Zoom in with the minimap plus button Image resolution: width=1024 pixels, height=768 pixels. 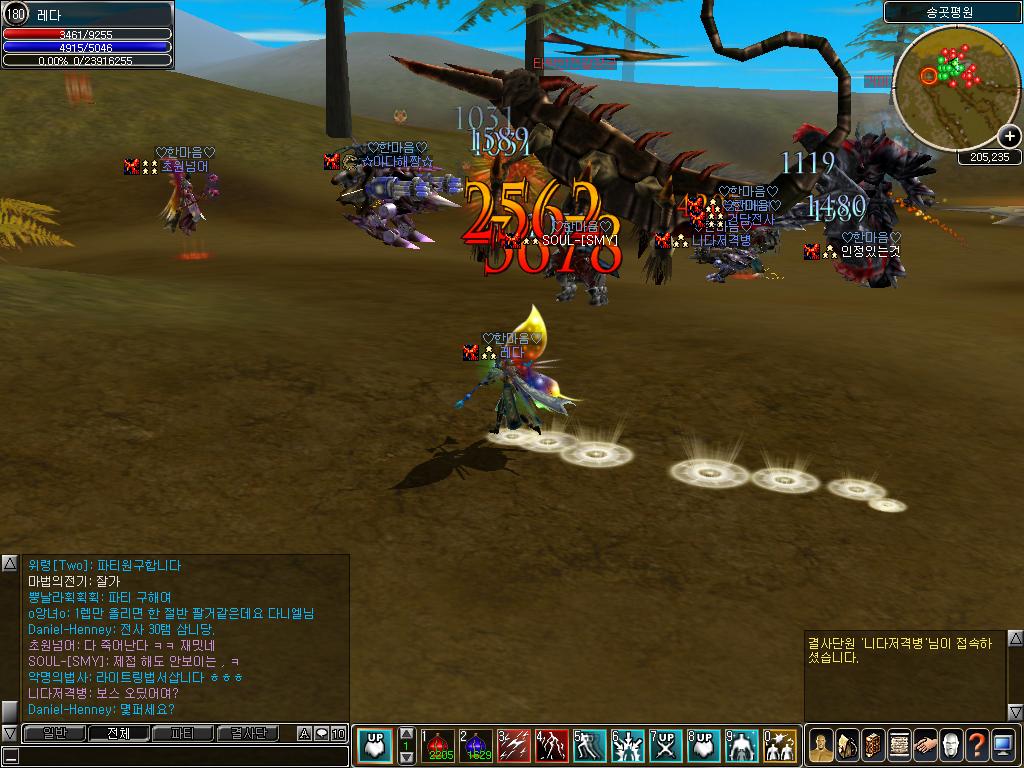click(x=1009, y=137)
